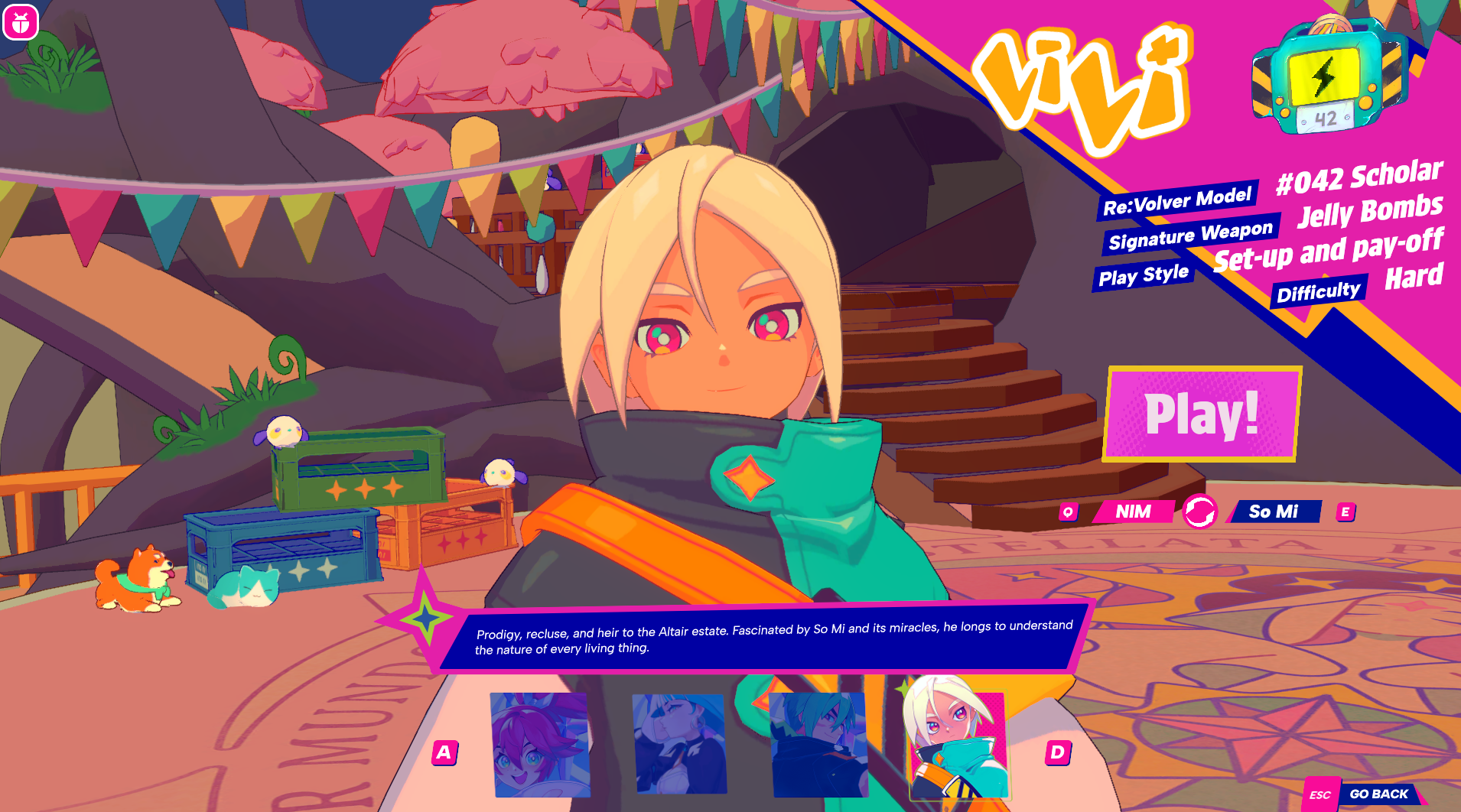
Task: Start the game with the Play! button
Action: click(1202, 414)
